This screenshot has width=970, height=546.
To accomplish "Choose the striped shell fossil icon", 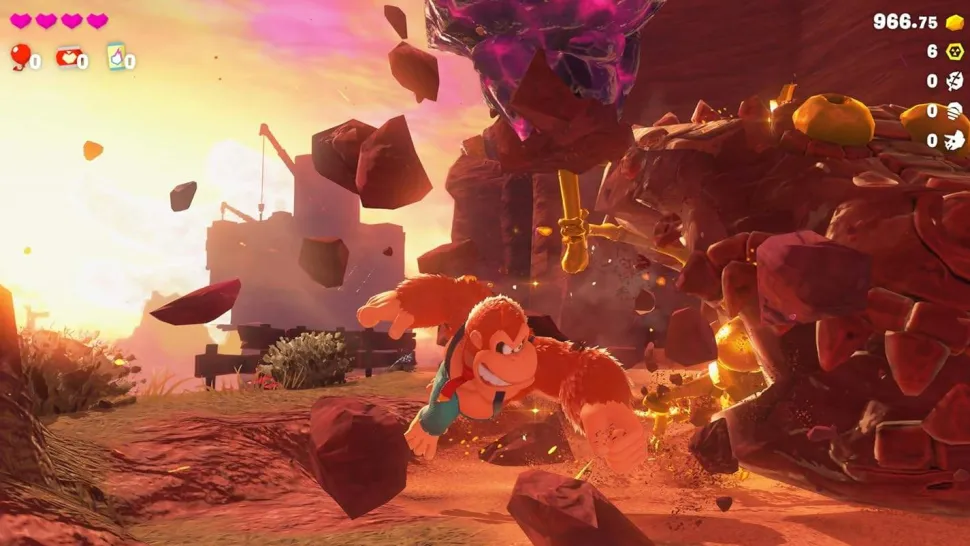I will [955, 111].
